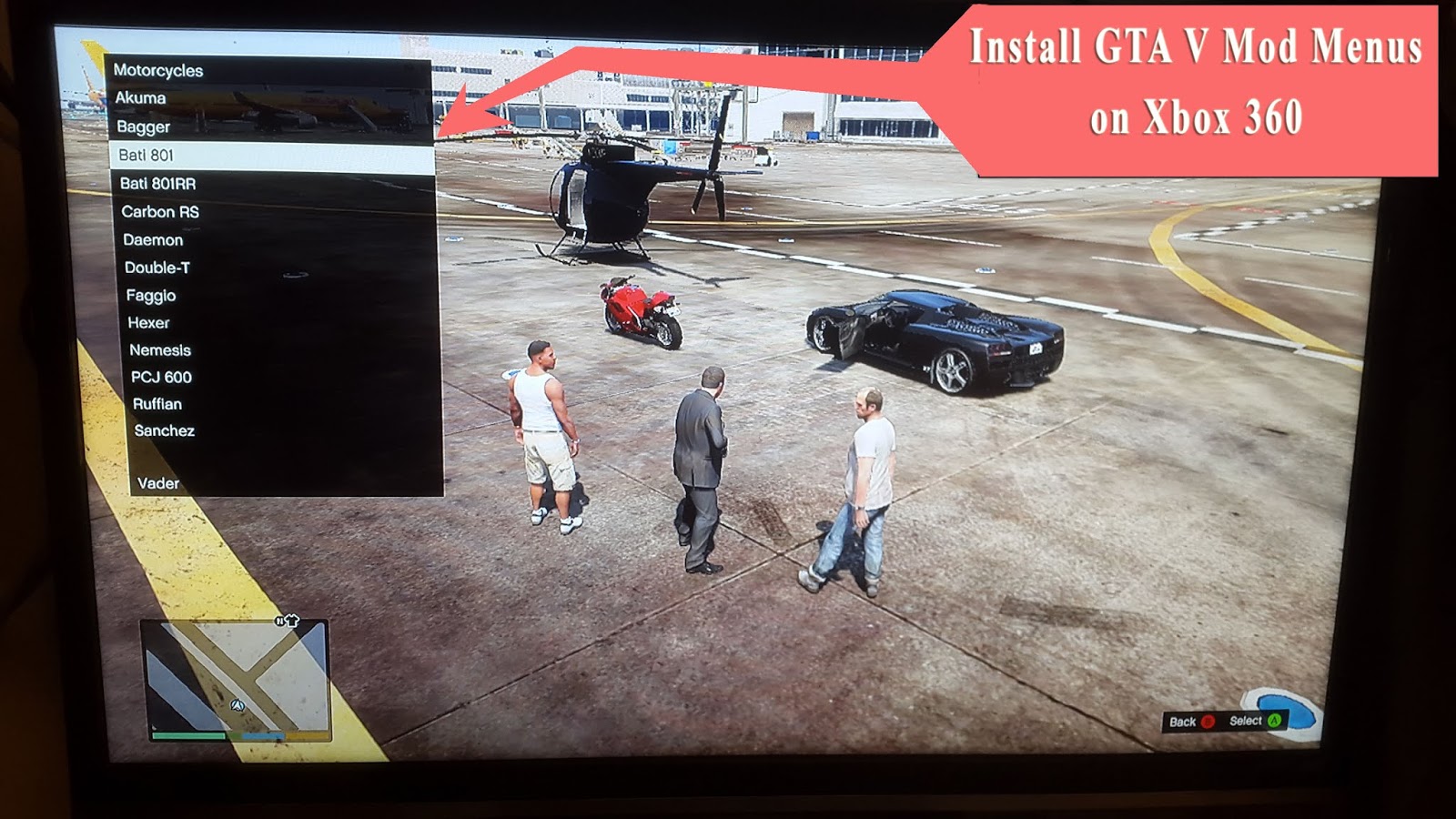Click the green health bar under the minimap
The height and width of the screenshot is (819, 1456).
tap(188, 735)
